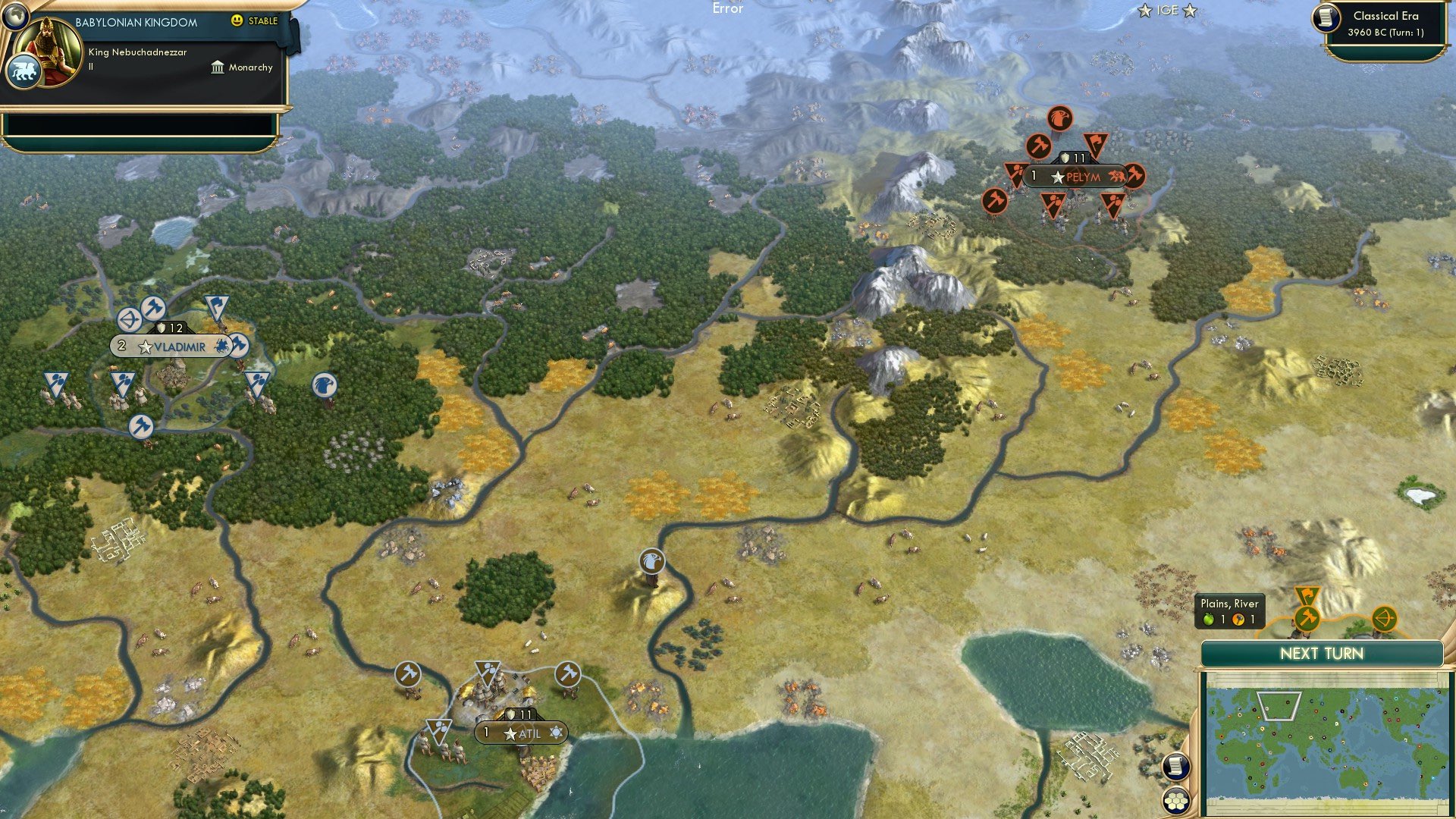The width and height of the screenshot is (1456, 819).
Task: Click the eagle scout flag near Vladimir
Action: 325,385
